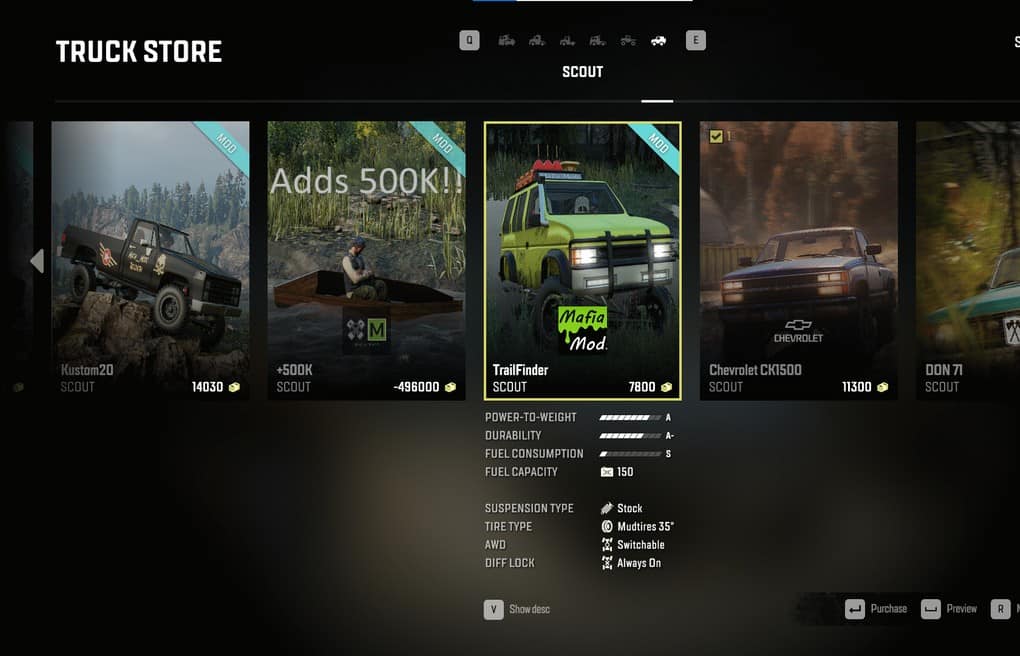Click the left arrow to browse previous trucks
The width and height of the screenshot is (1020, 656).
point(37,261)
